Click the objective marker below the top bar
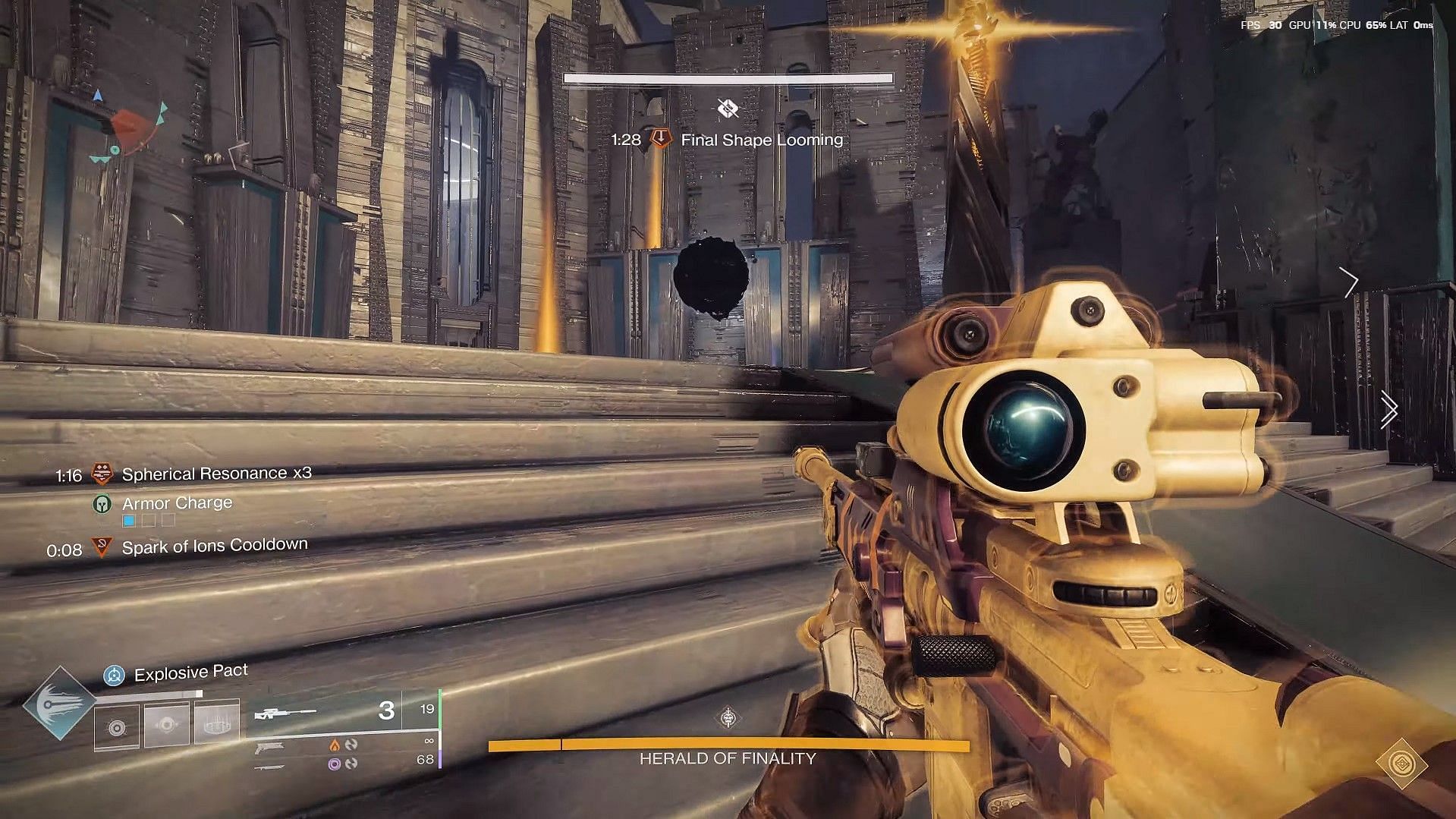 coord(728,109)
